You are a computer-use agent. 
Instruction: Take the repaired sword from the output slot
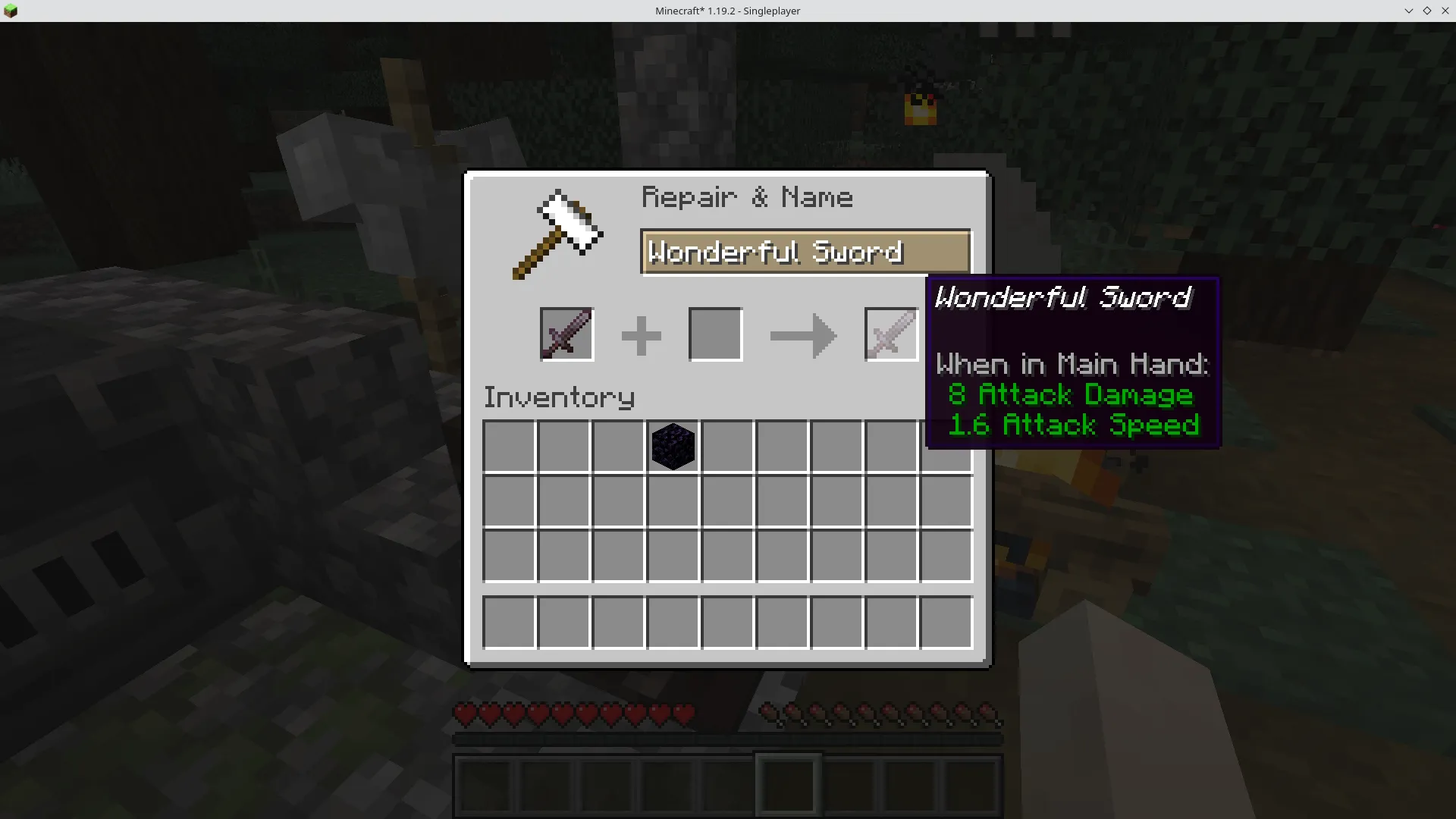tap(890, 334)
